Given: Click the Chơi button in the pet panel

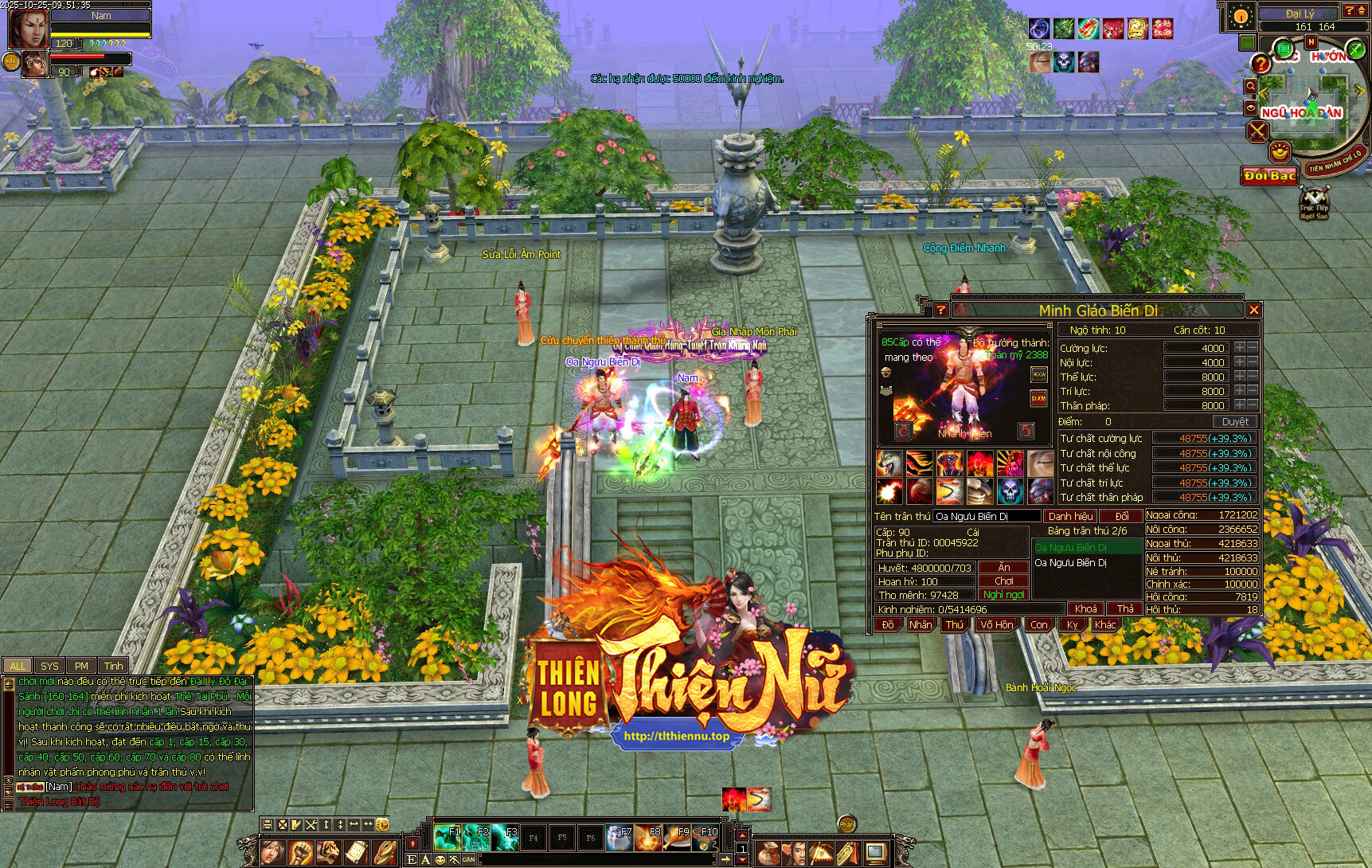Looking at the screenshot, I should pyautogui.click(x=1003, y=581).
